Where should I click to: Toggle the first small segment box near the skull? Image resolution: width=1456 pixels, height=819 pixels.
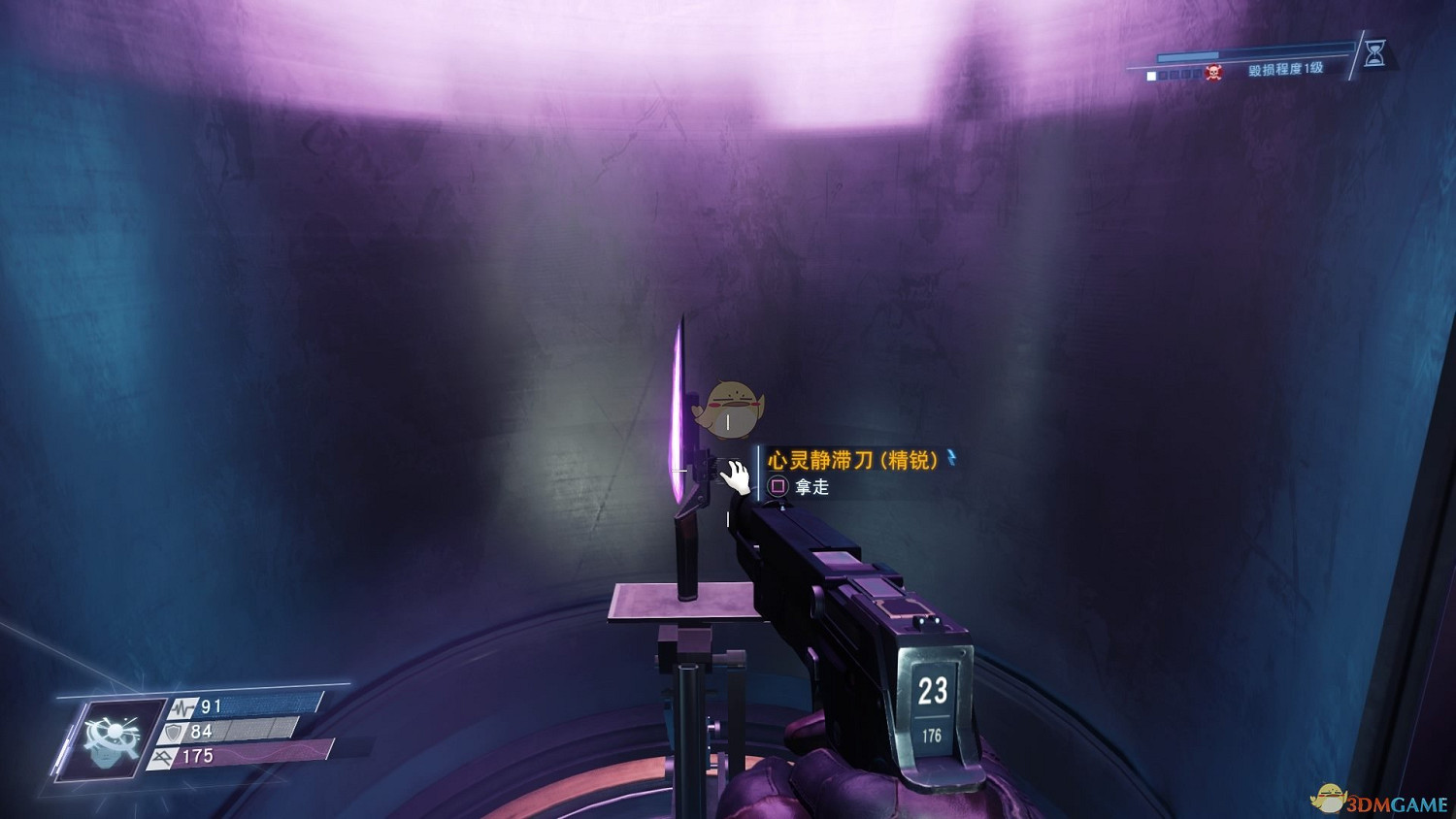pyautogui.click(x=1164, y=74)
